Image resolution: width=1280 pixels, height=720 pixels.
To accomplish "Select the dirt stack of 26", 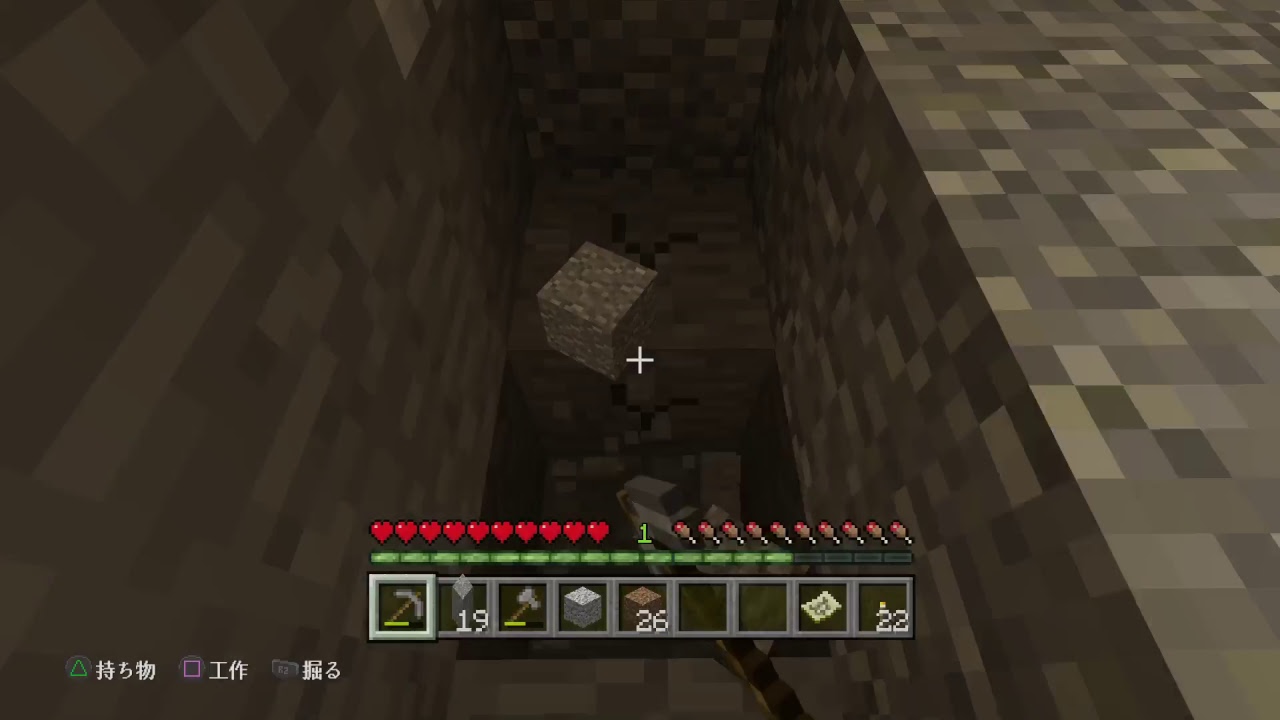I will [x=645, y=605].
